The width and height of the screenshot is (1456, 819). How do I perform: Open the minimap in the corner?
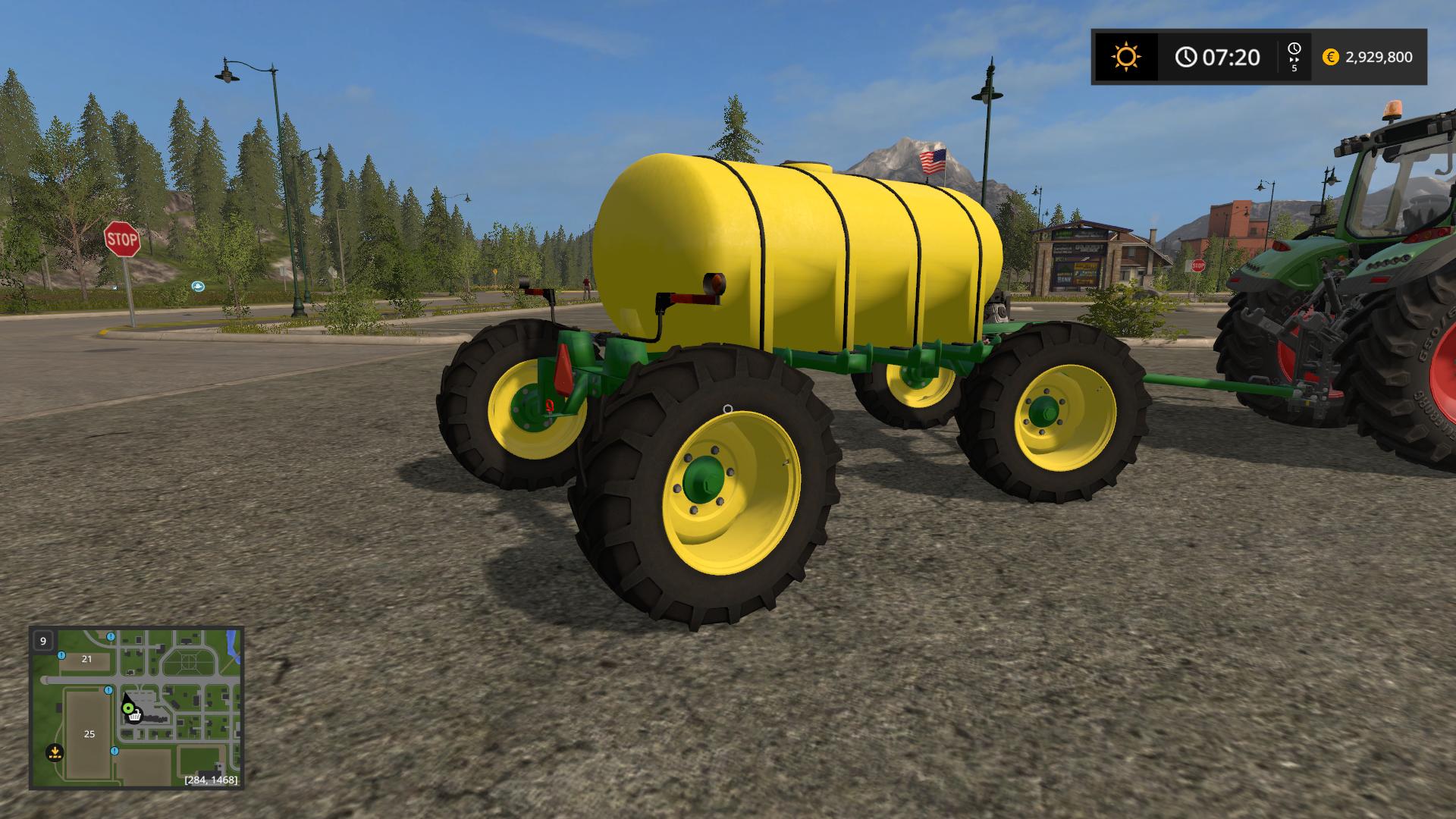coord(136,708)
